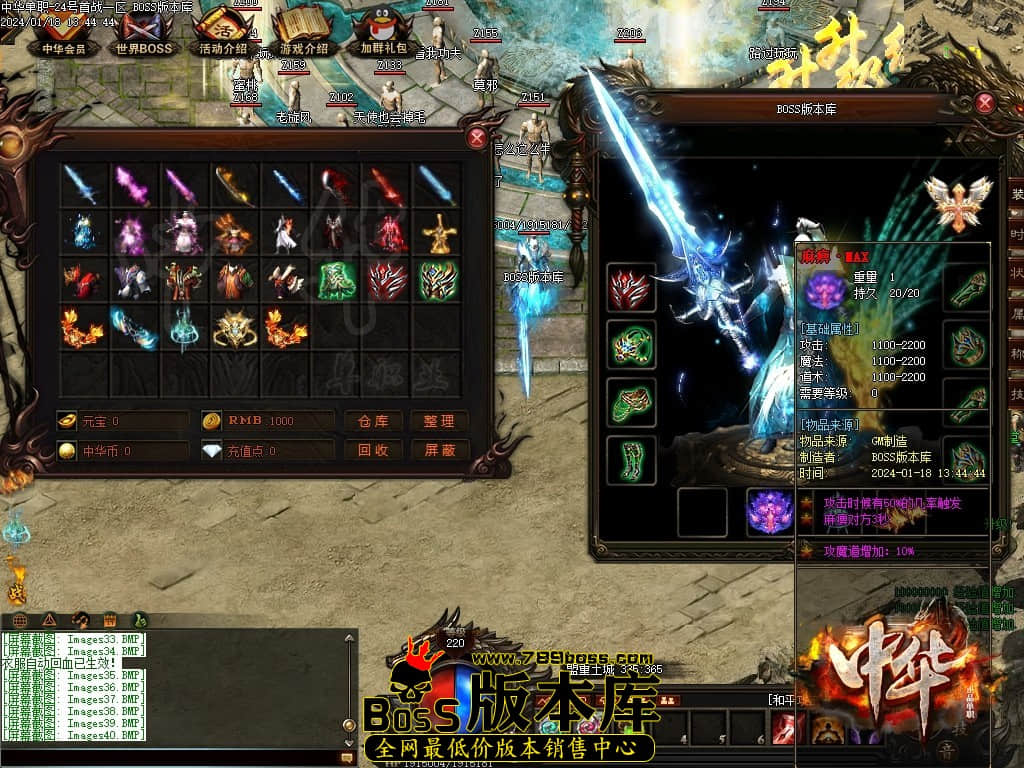The height and width of the screenshot is (768, 1024).
Task: Close the BOSS版本库 character equipment panel
Action: [x=985, y=102]
